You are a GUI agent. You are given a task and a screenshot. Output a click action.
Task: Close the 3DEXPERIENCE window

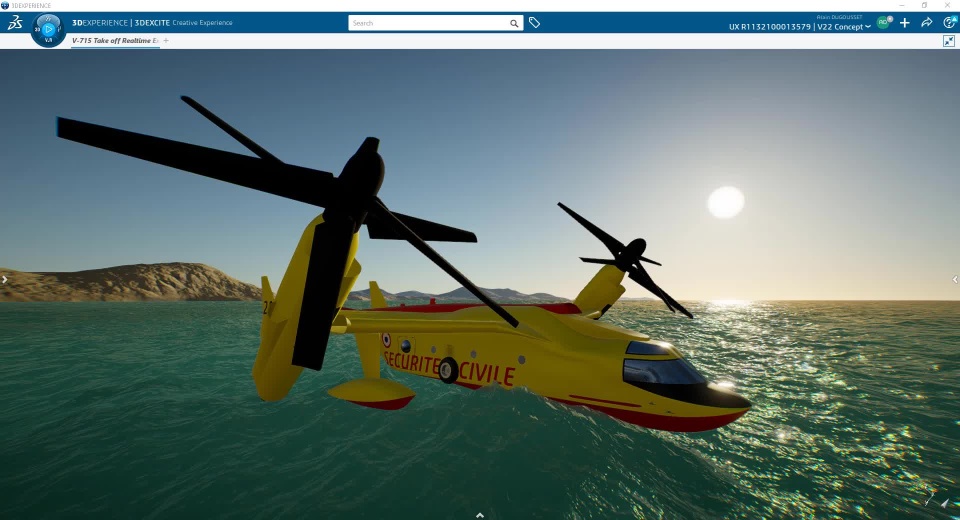(948, 5)
